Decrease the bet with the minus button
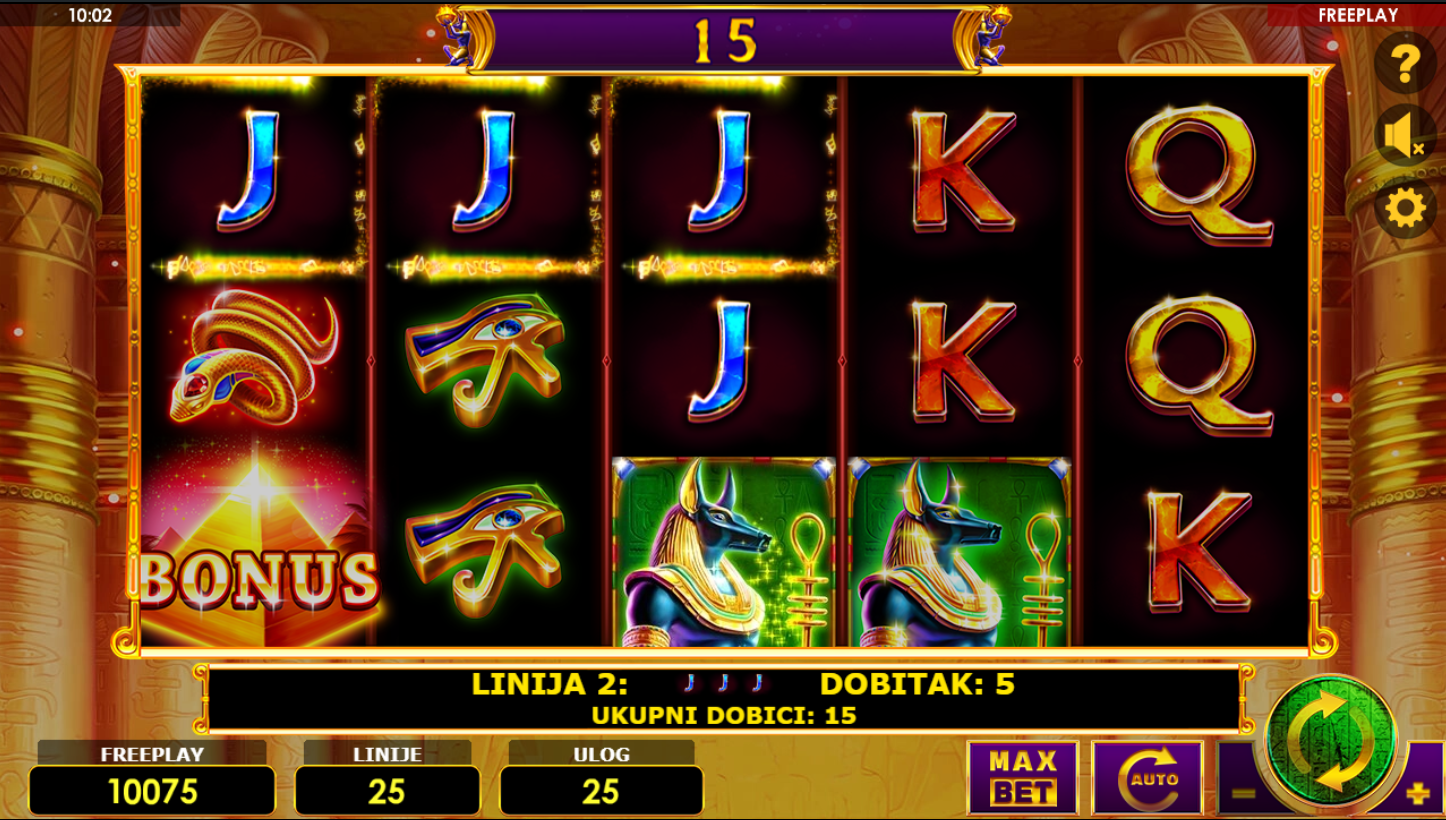Viewport: 1446px width, 820px height. coord(1243,793)
